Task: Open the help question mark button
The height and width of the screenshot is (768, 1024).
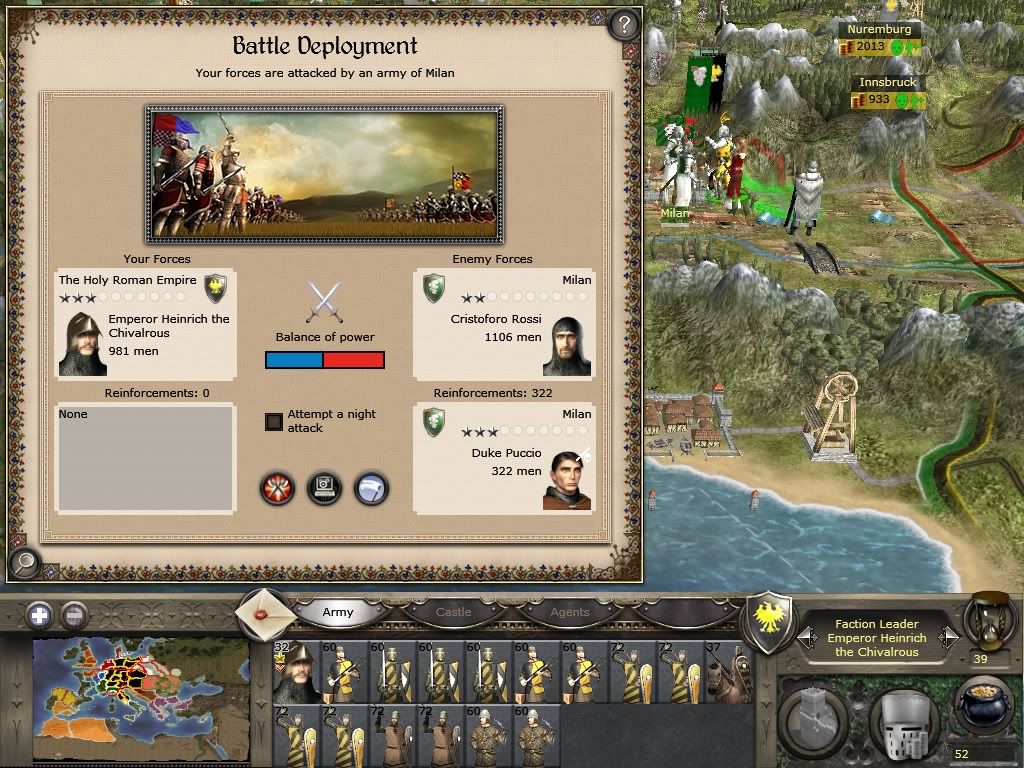Action: coord(623,24)
